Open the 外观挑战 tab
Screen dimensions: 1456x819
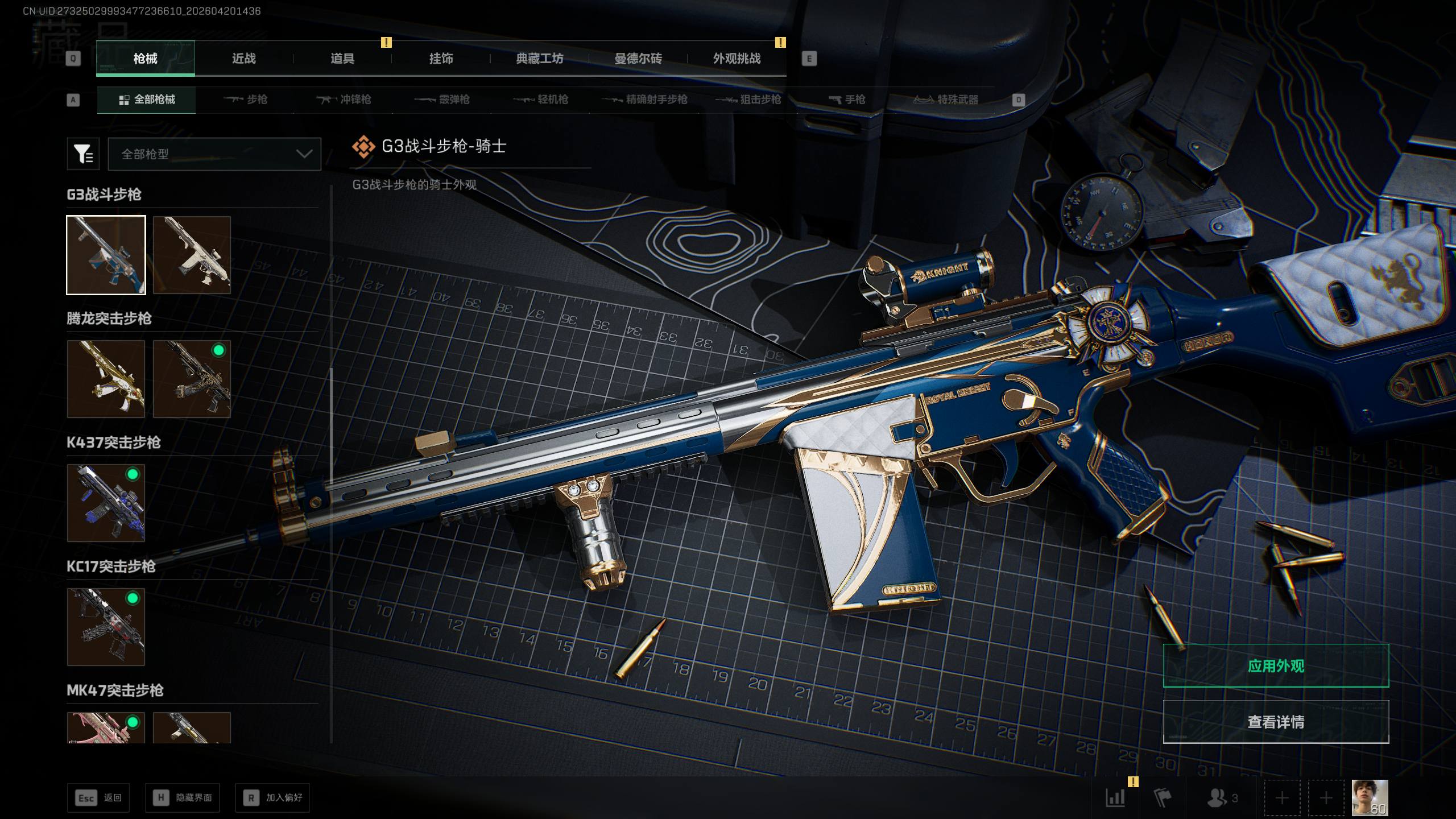[737, 59]
